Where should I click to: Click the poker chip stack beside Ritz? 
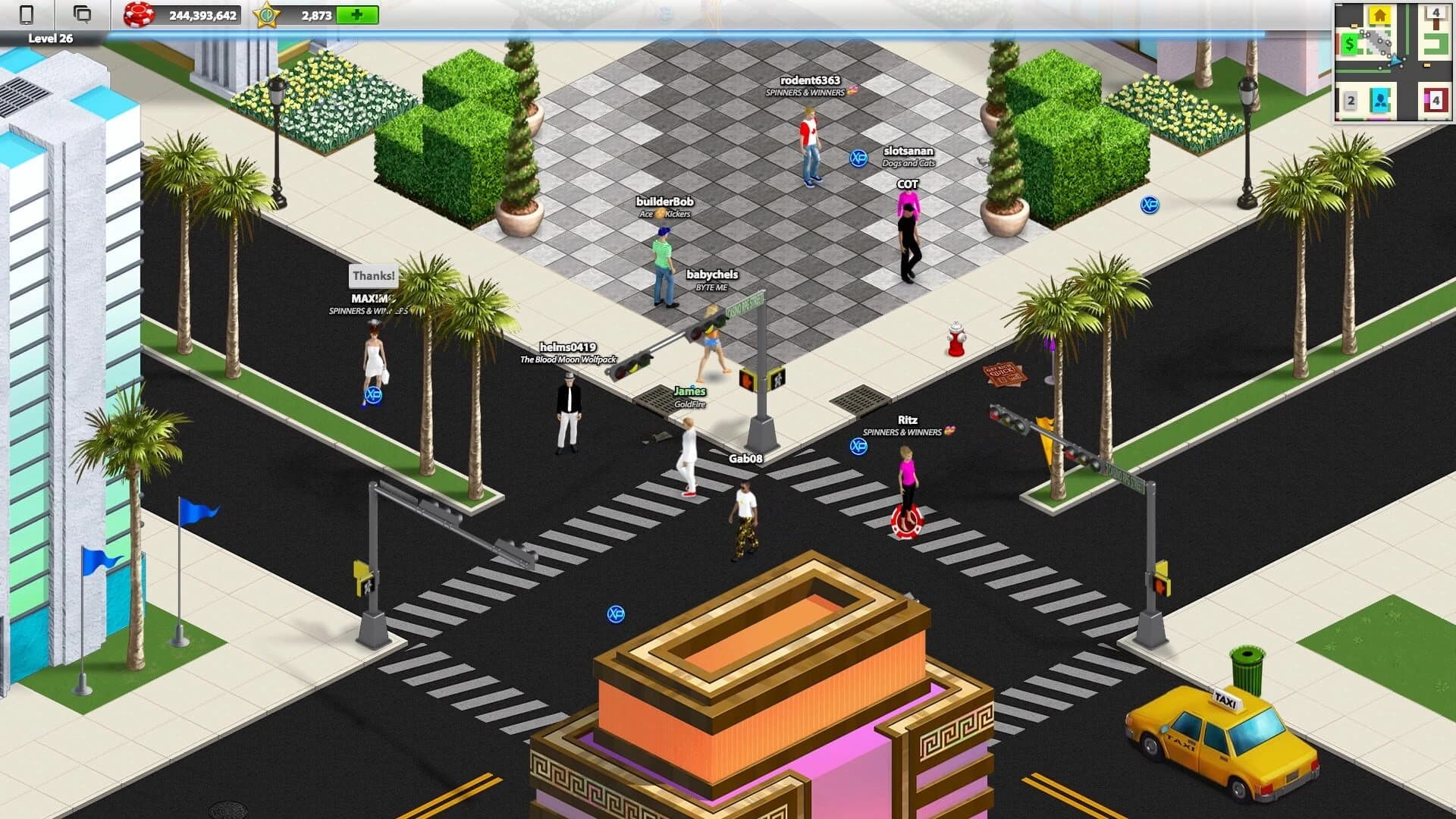907,522
